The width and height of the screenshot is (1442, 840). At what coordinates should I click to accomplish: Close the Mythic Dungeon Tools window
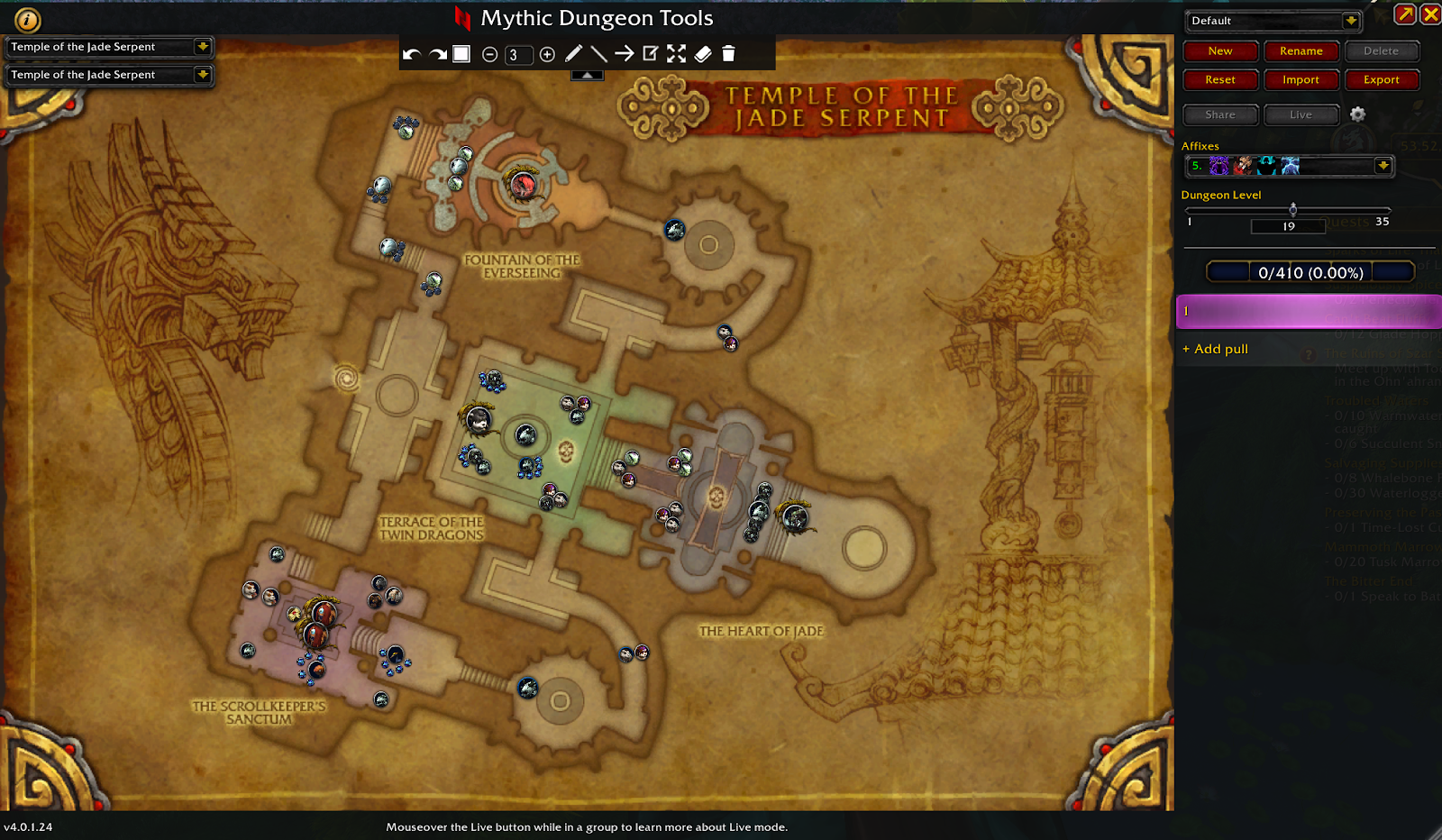[1430, 14]
